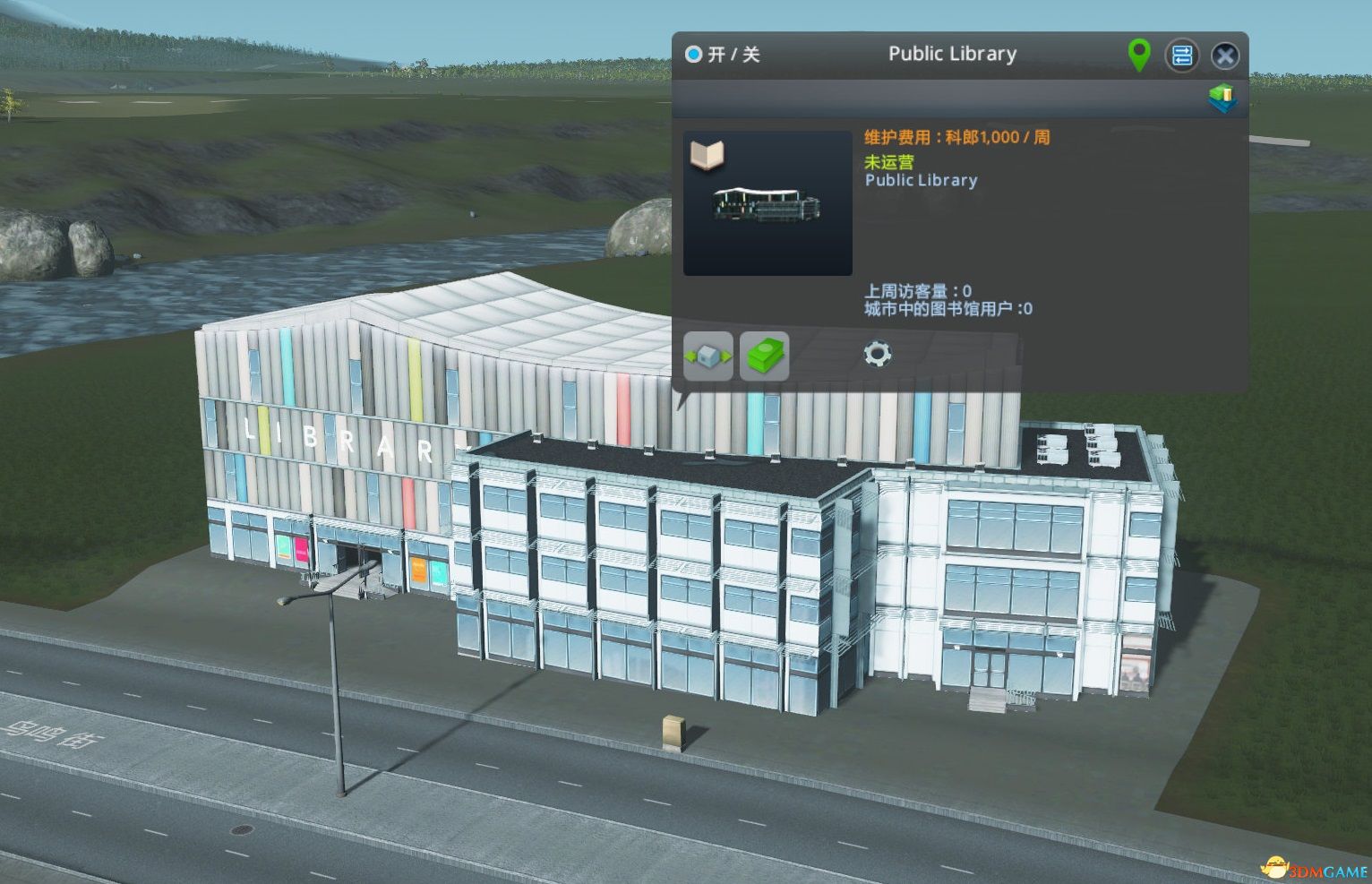Click the gear settings icon in the panel
This screenshot has width=1372, height=884.
(x=876, y=355)
